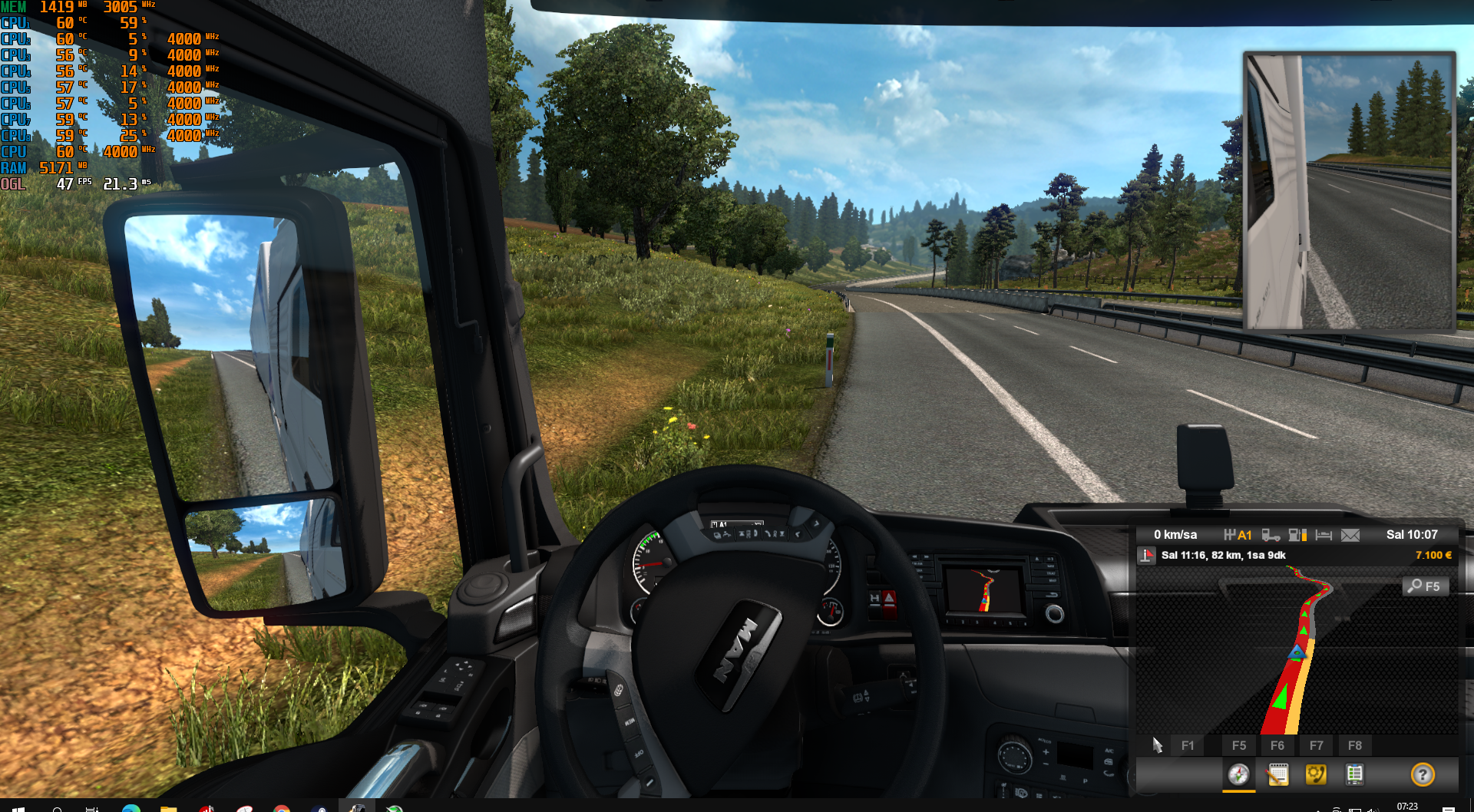This screenshot has height=812, width=1474.
Task: Click the magnifier map zoom button
Action: point(1426,586)
